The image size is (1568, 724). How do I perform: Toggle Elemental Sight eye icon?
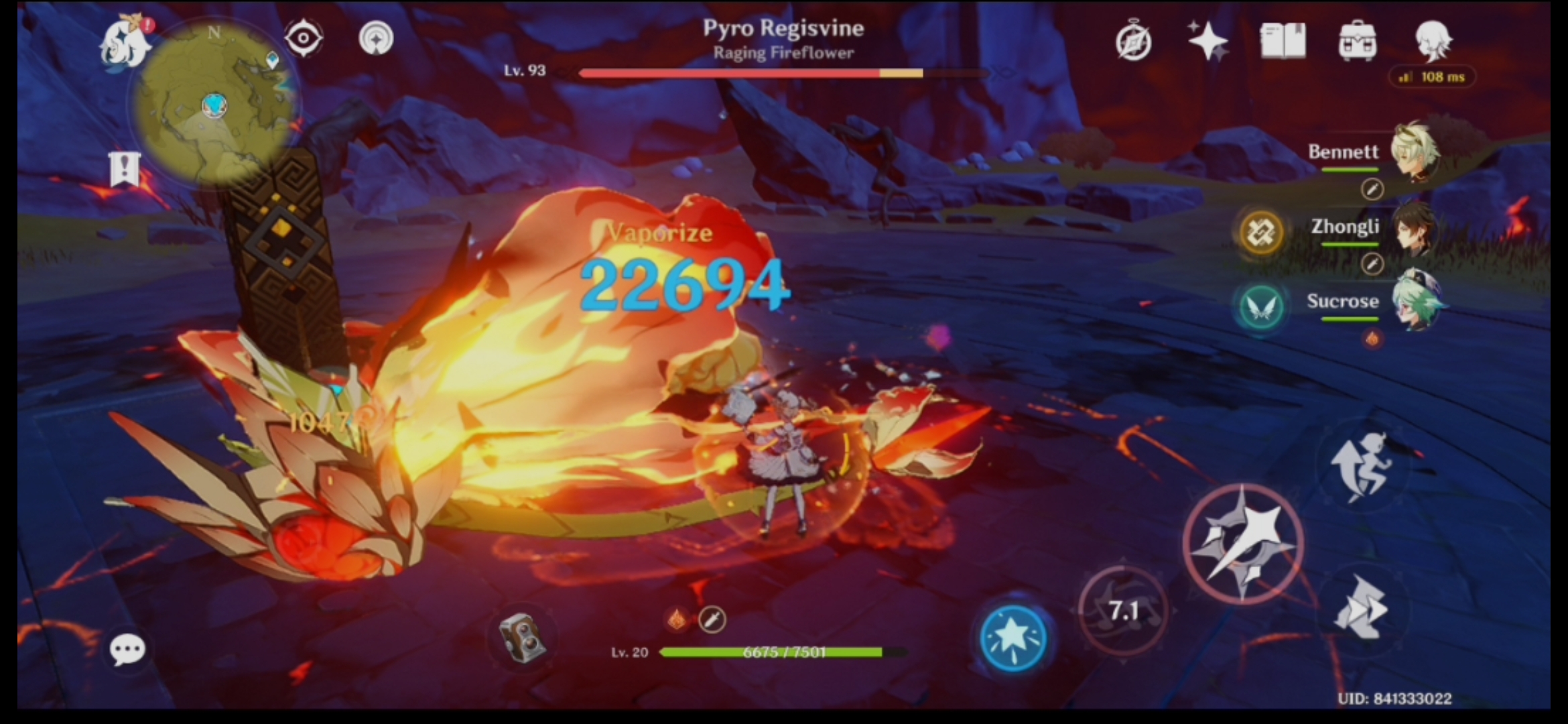(x=305, y=38)
